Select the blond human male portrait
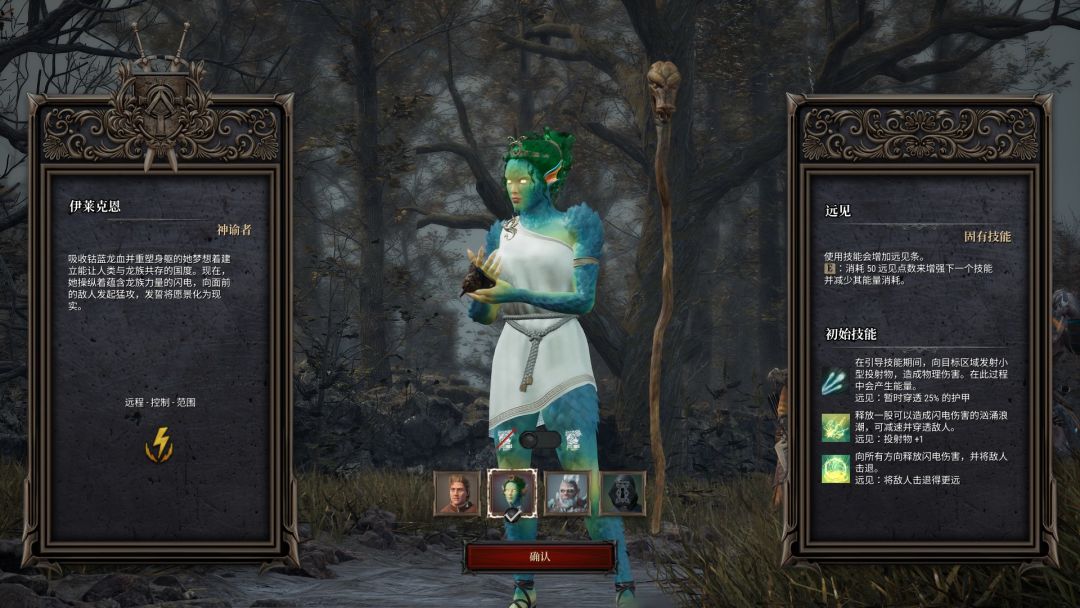Screen dimensions: 1080x608 [x=457, y=493]
